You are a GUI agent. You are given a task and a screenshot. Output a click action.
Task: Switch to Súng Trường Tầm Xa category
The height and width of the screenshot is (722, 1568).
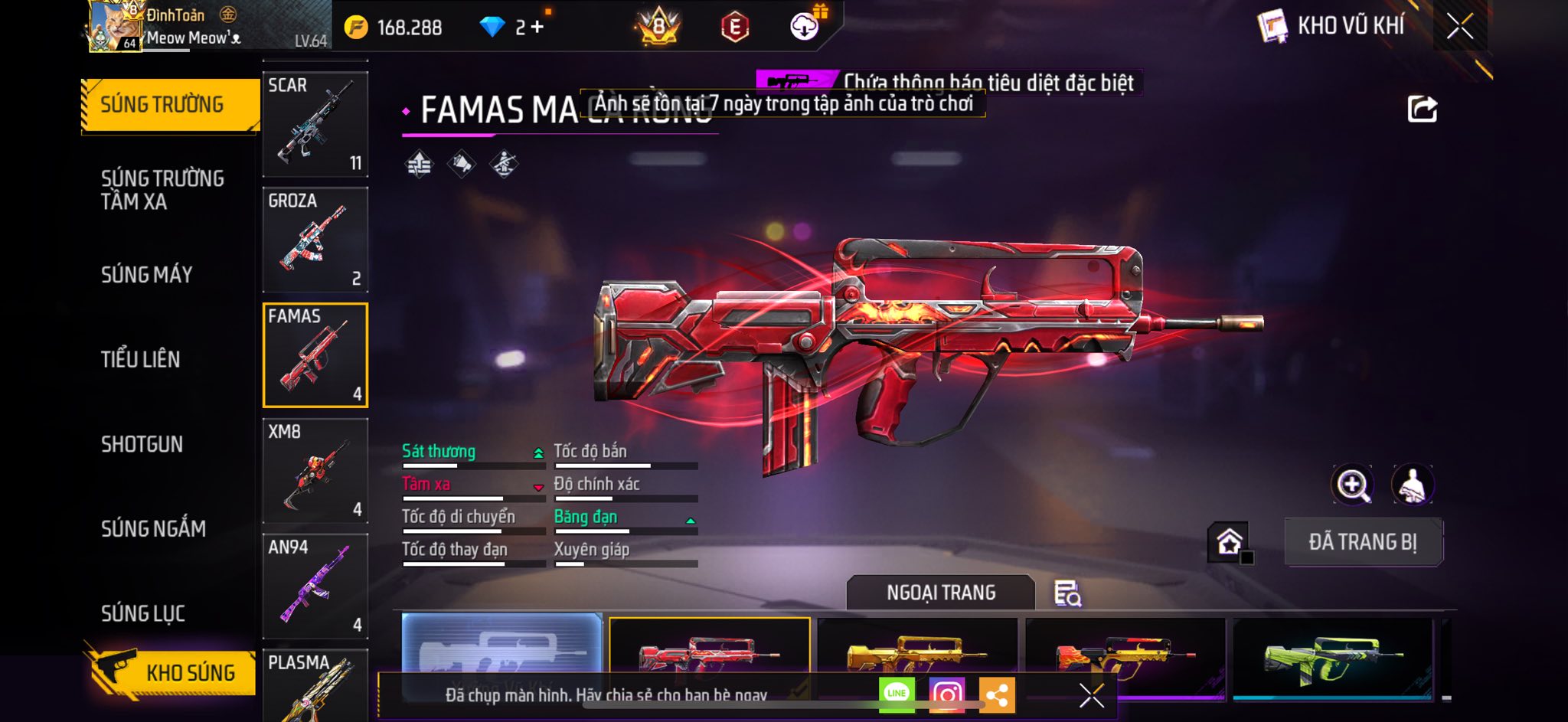(x=162, y=190)
